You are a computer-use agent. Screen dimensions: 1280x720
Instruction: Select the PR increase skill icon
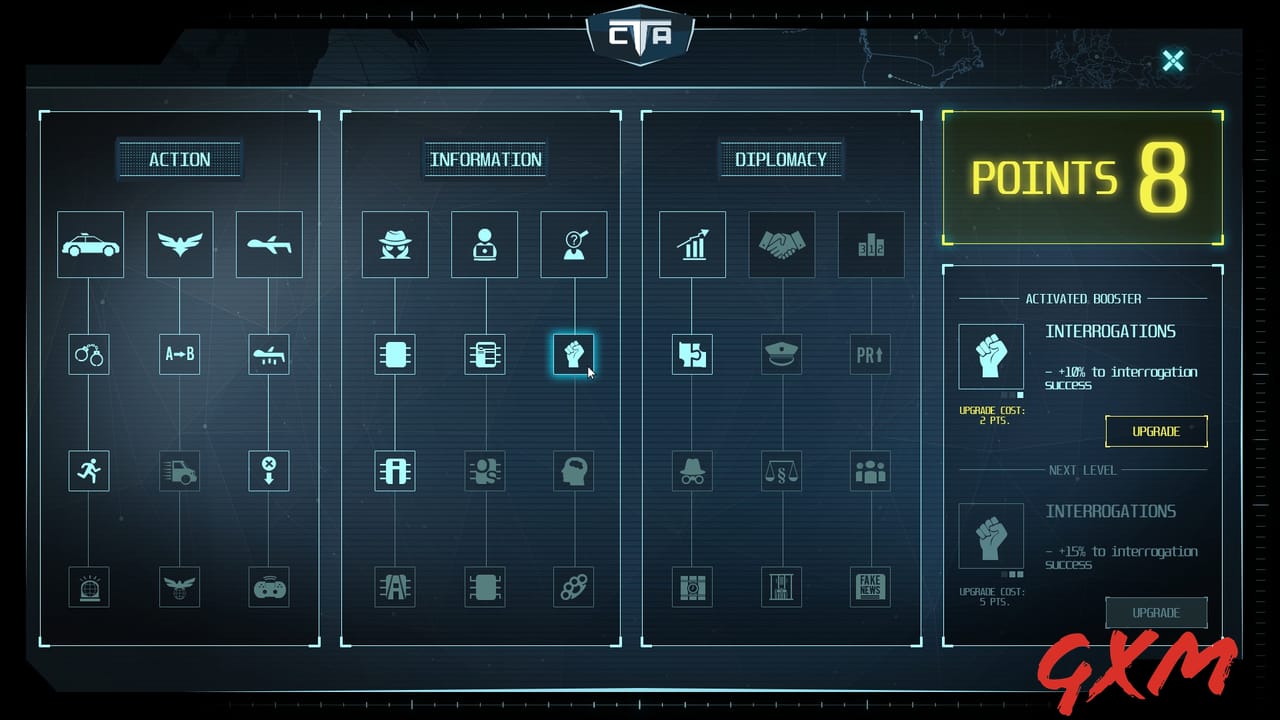pyautogui.click(x=870, y=354)
